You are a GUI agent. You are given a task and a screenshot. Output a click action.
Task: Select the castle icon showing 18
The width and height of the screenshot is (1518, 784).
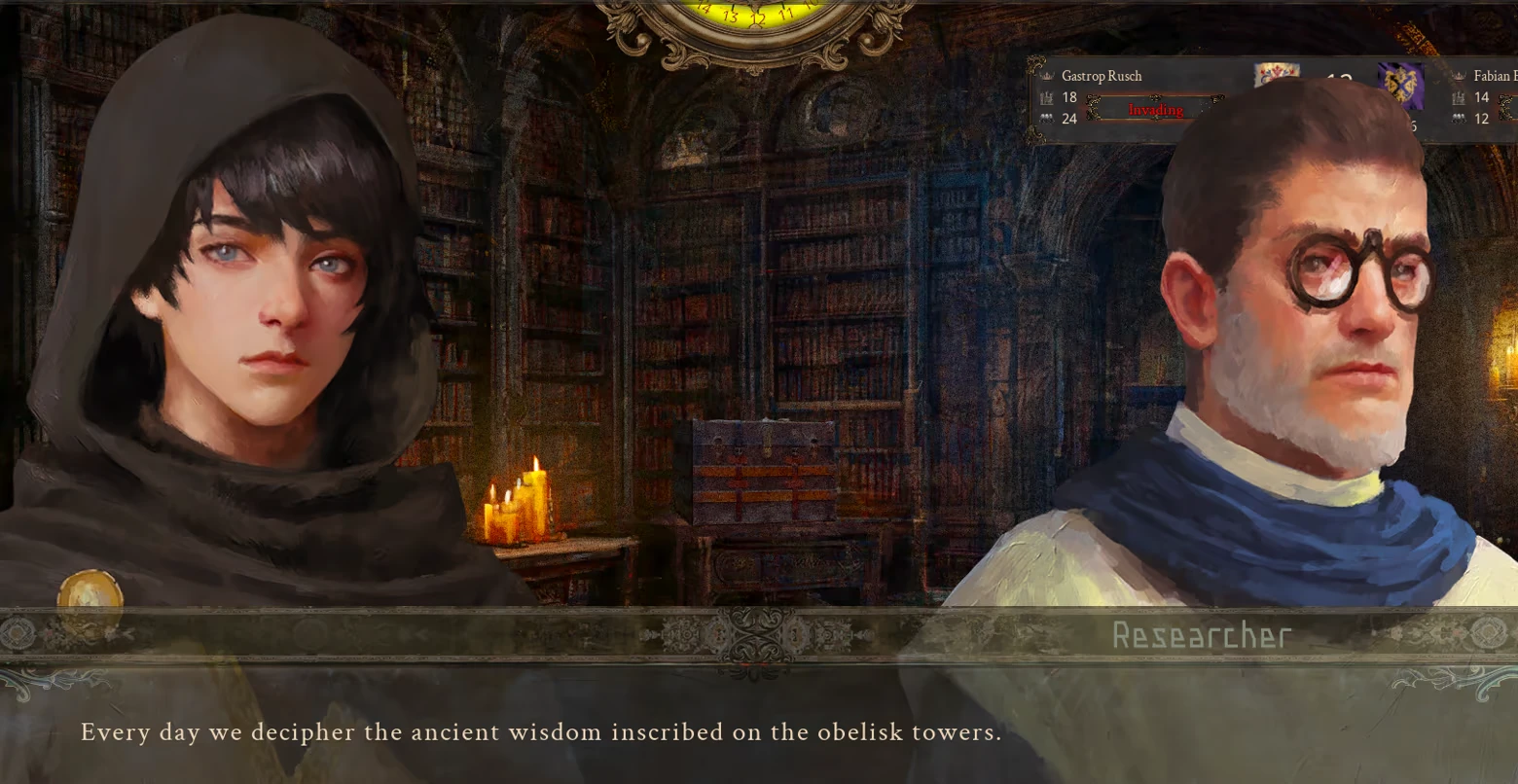pos(1049,97)
